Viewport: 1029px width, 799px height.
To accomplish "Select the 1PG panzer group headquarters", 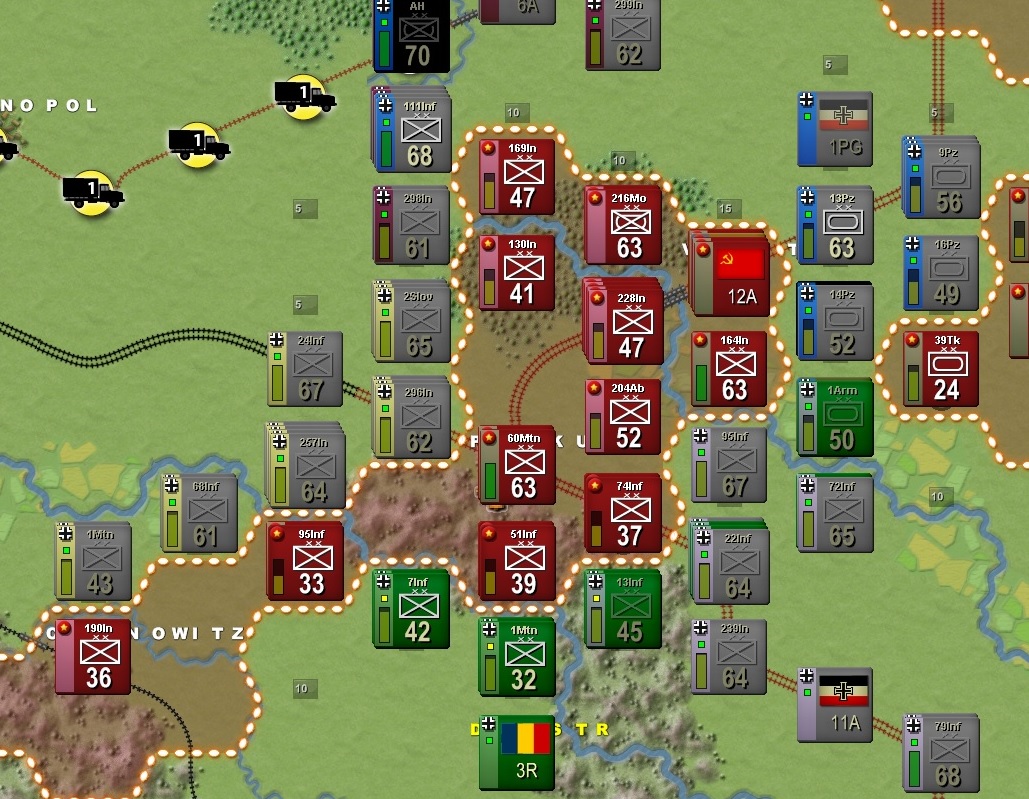I will (836, 129).
